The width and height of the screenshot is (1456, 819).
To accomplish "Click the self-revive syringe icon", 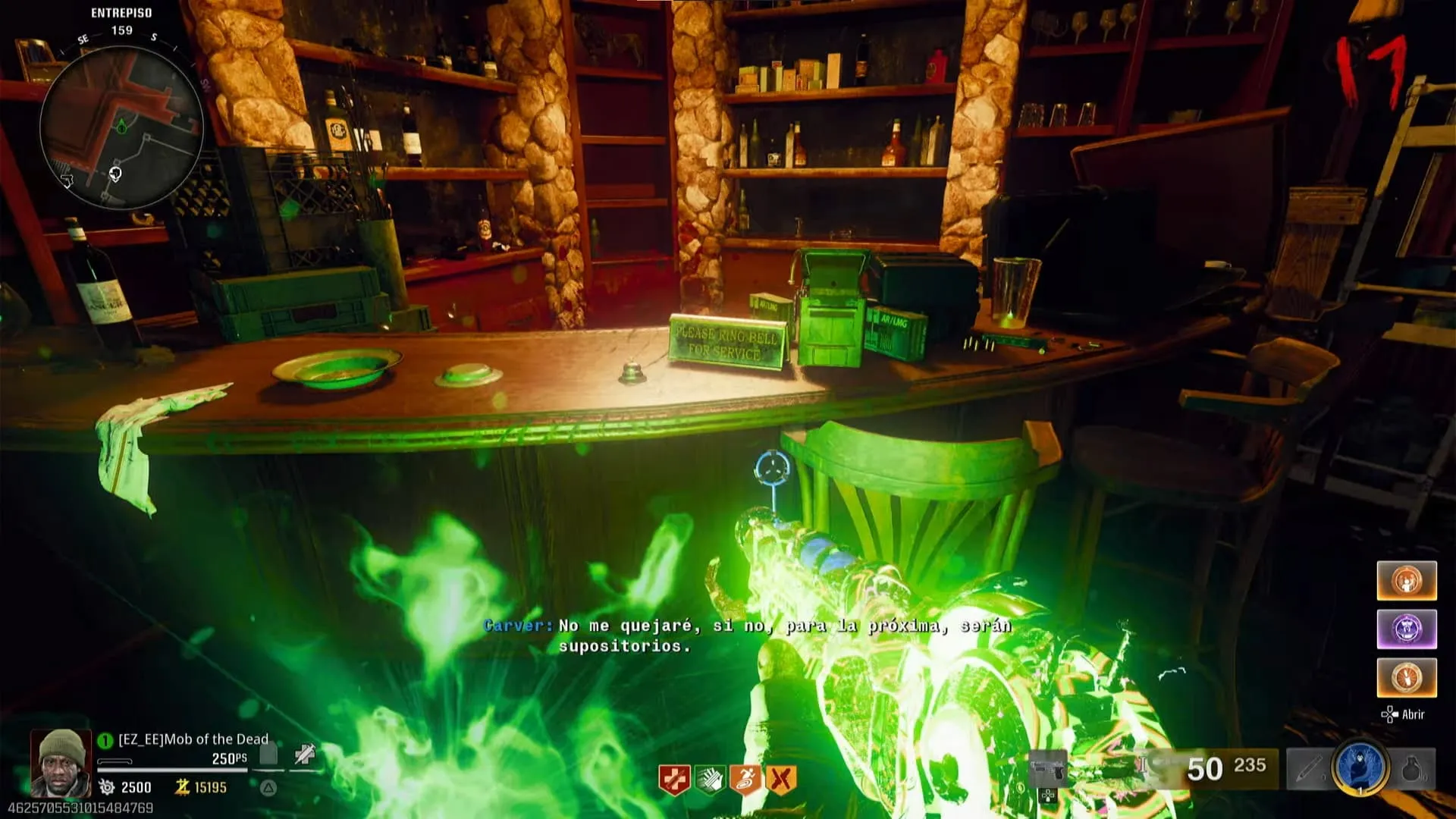I will [x=305, y=755].
